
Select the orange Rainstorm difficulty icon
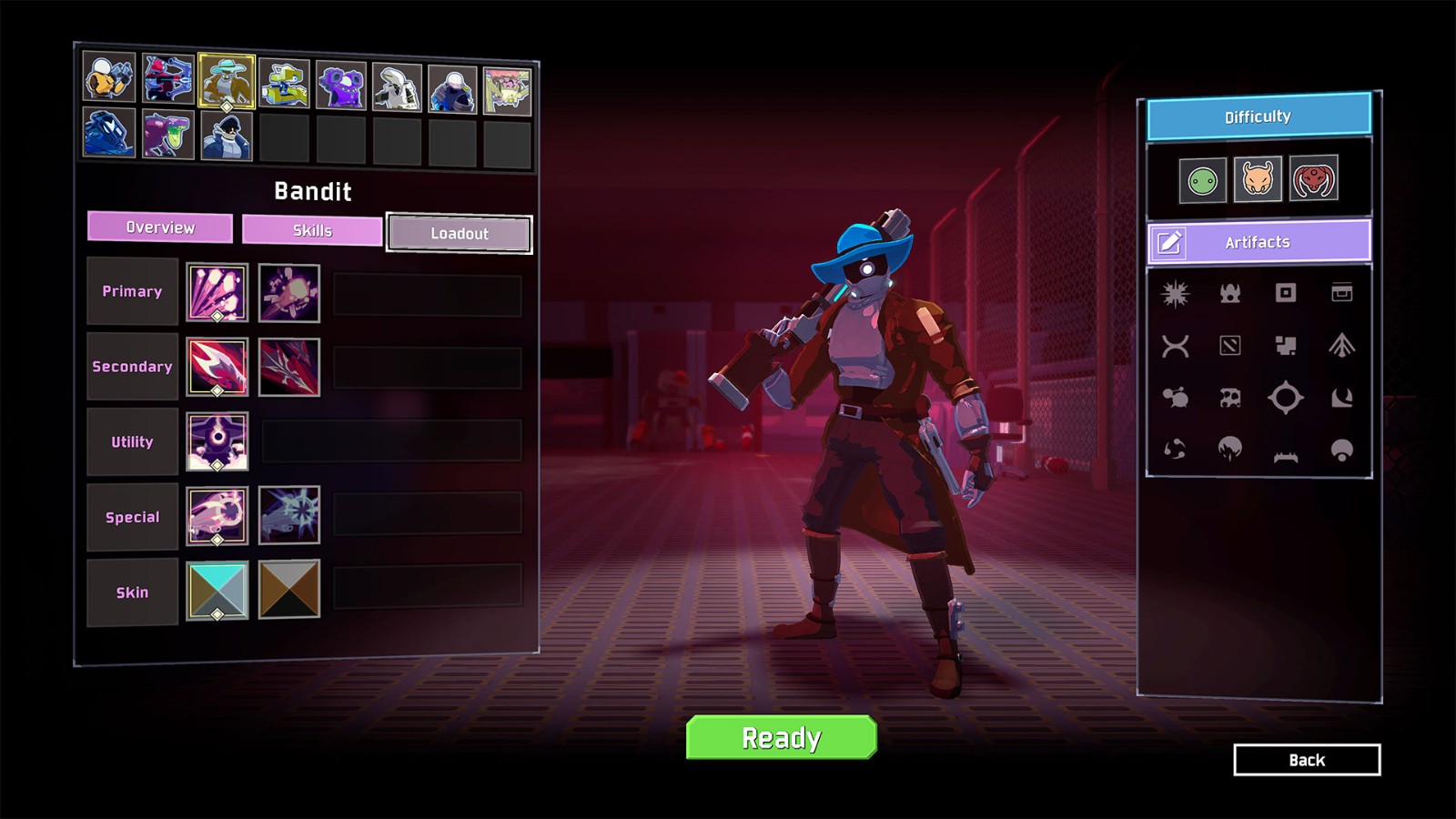pyautogui.click(x=1258, y=179)
